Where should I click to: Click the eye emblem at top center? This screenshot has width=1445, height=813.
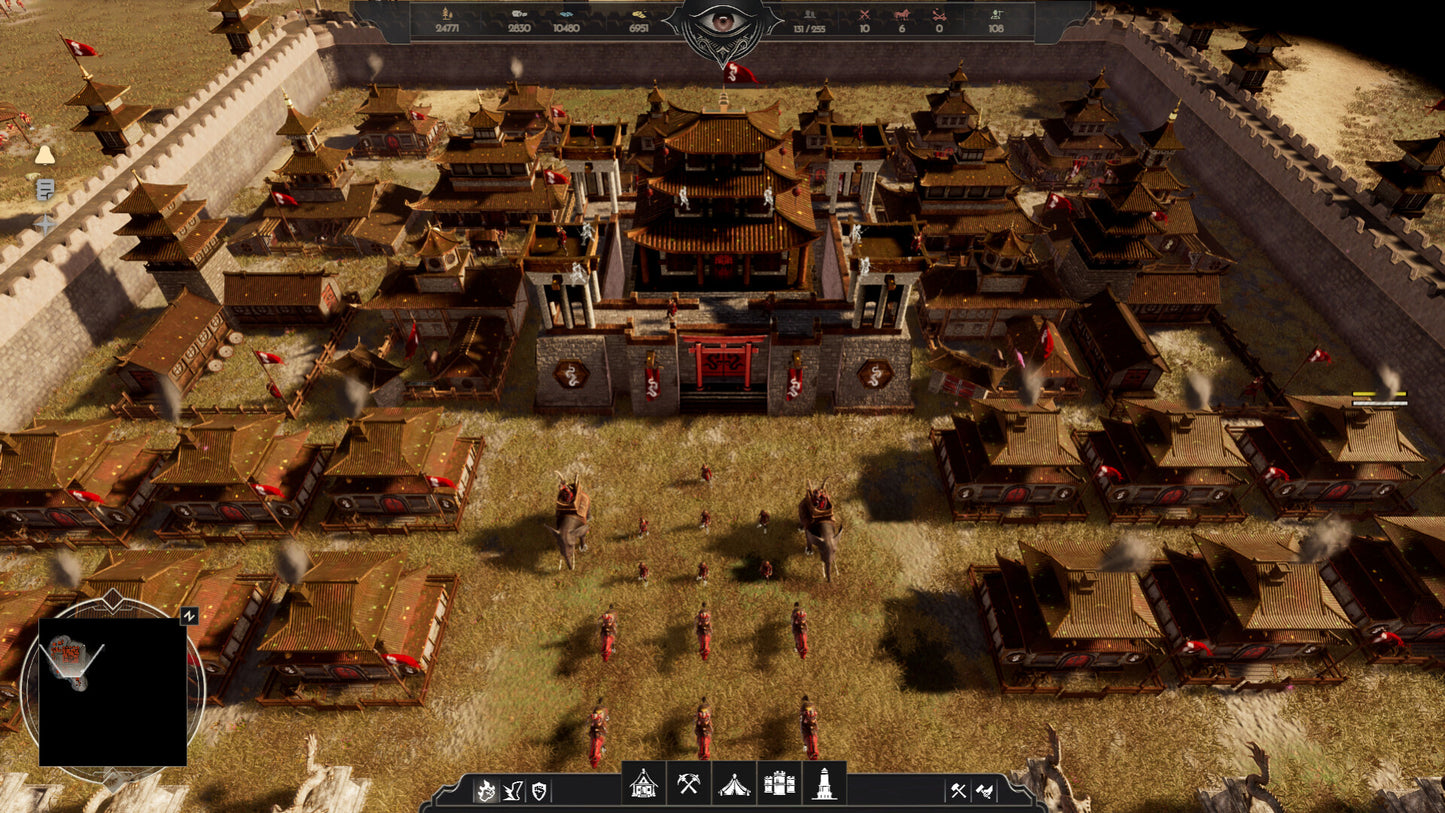722,24
